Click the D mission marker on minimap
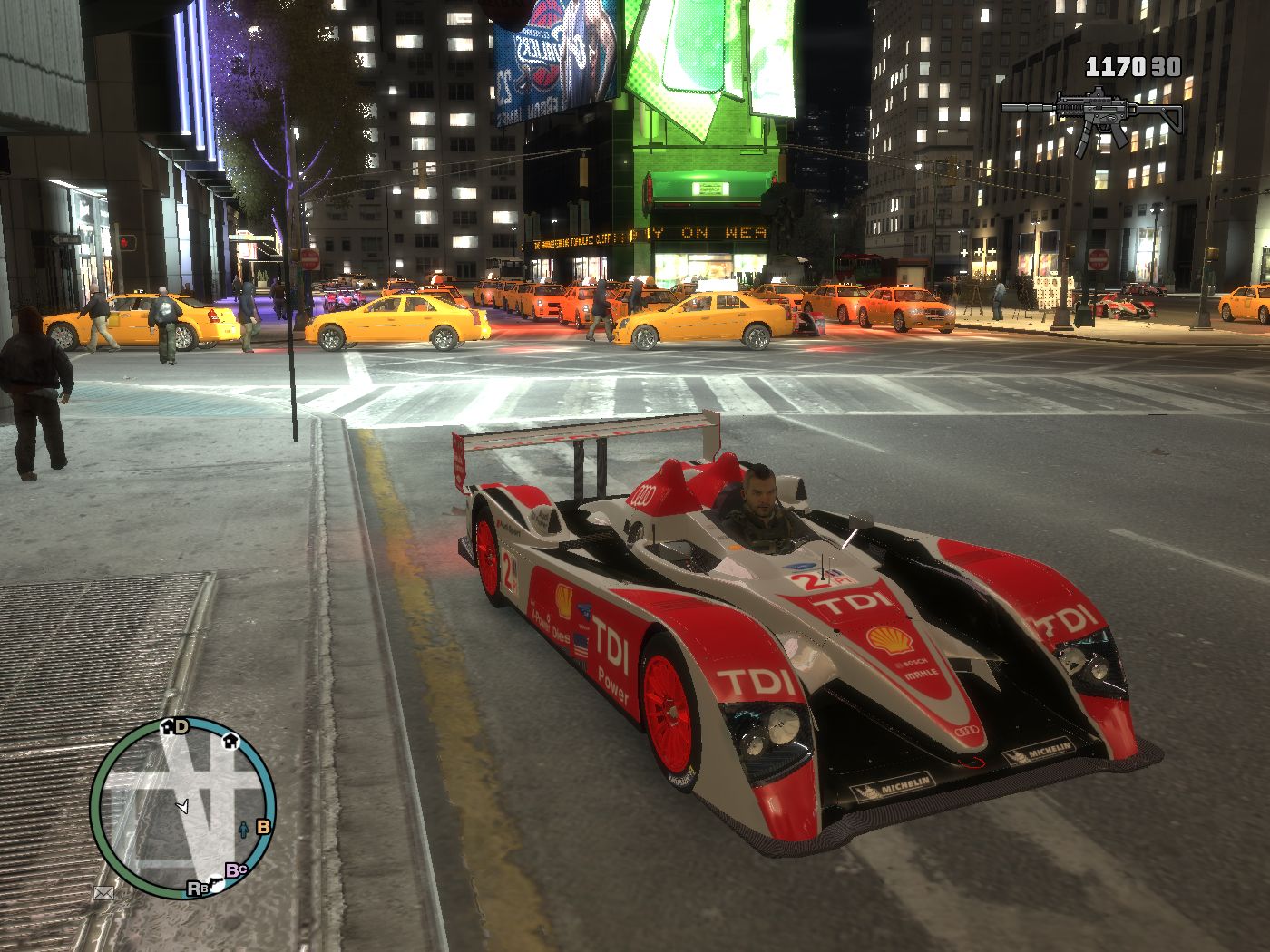1270x952 pixels. coord(181,726)
